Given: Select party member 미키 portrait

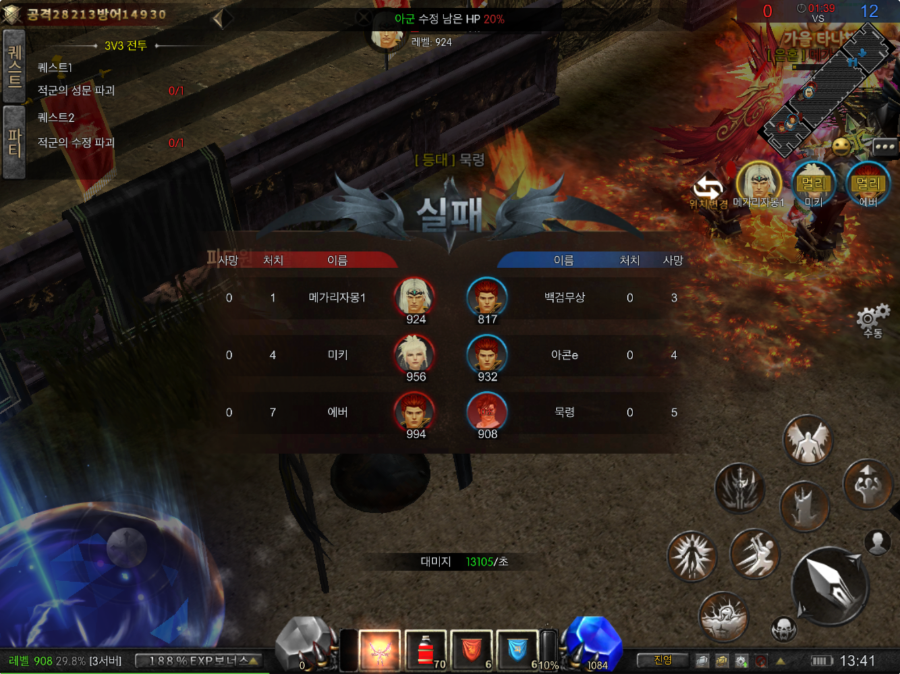Looking at the screenshot, I should click(813, 183).
